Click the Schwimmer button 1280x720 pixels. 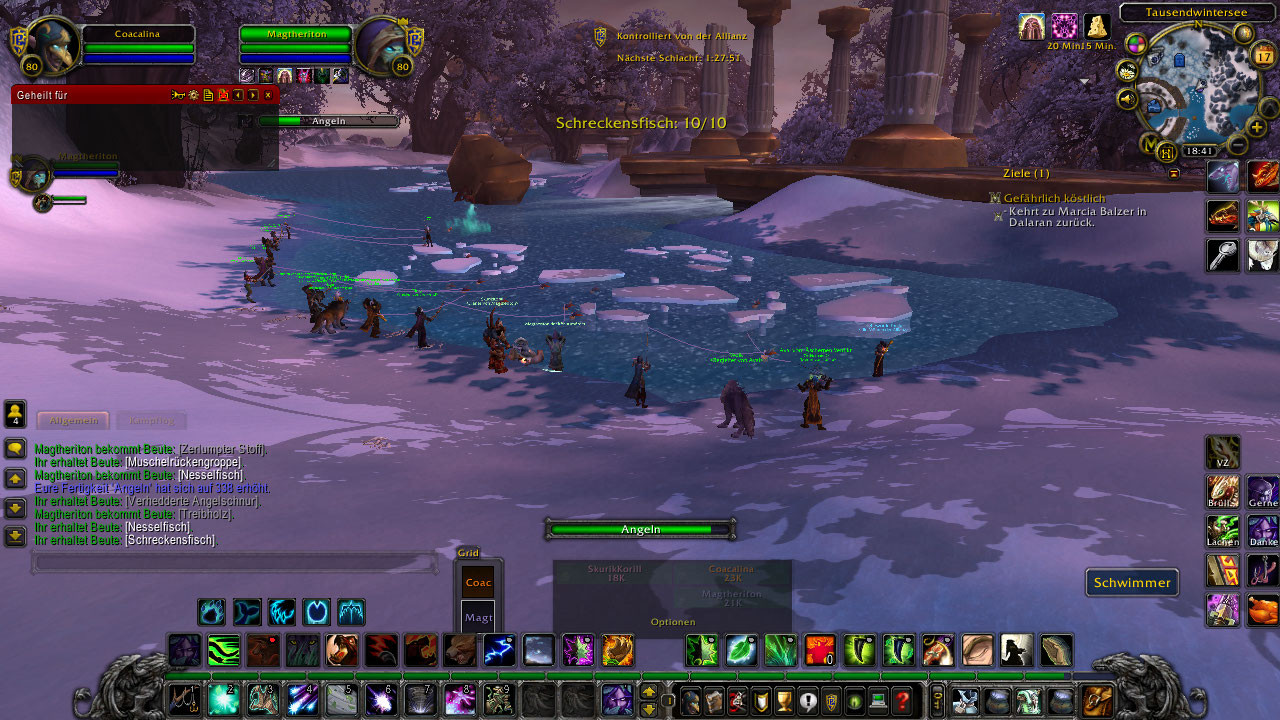(1132, 583)
